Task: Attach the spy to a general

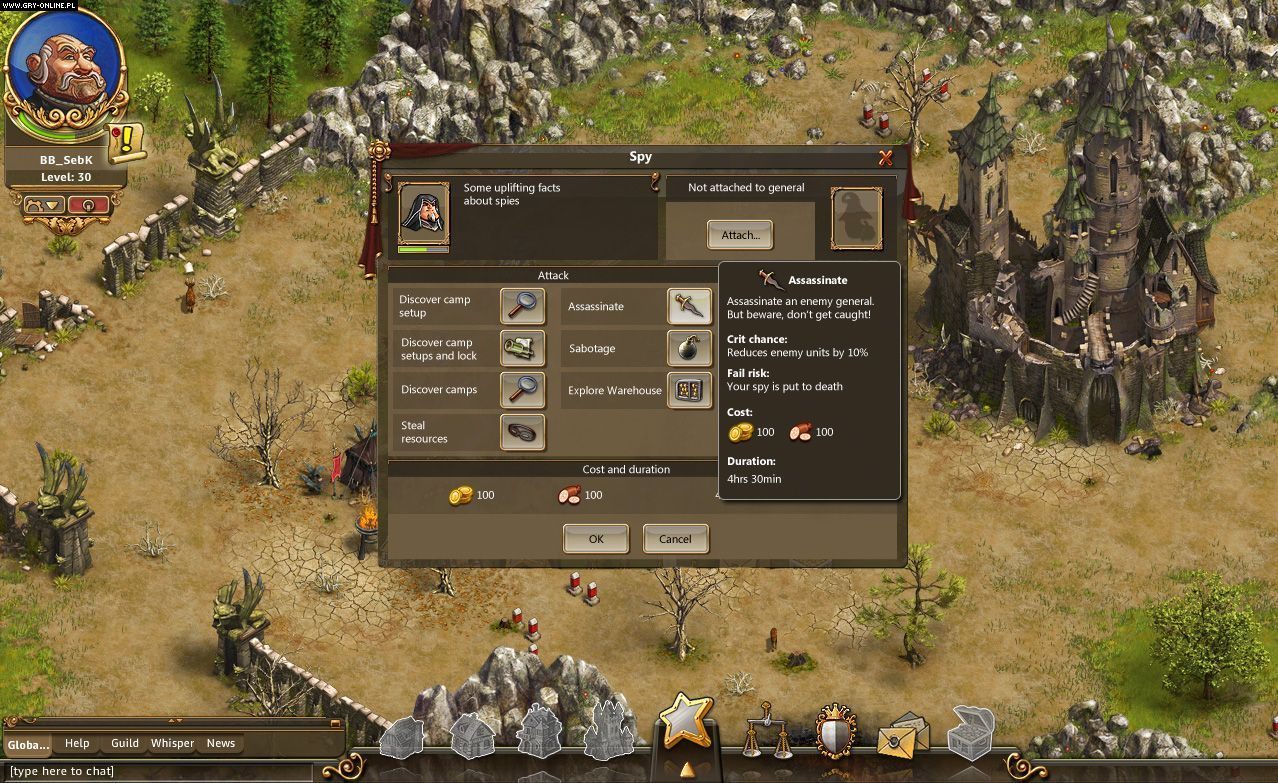Action: (740, 235)
